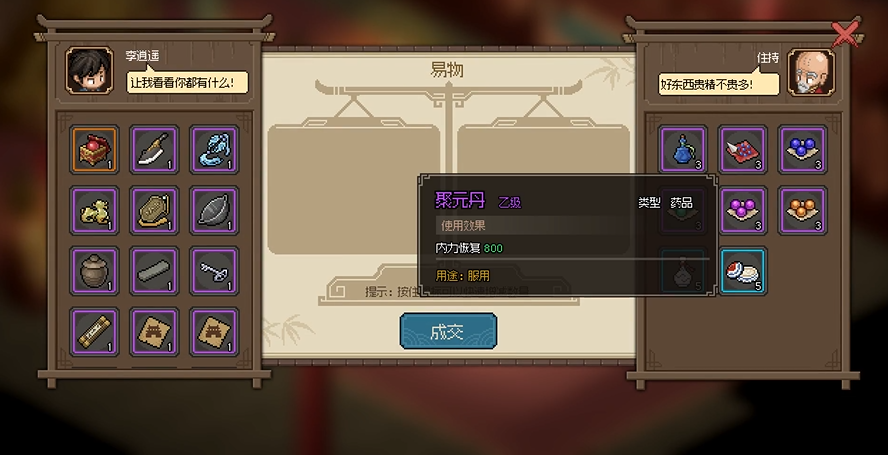Select the abbot's blue potion bottle

(x=683, y=150)
